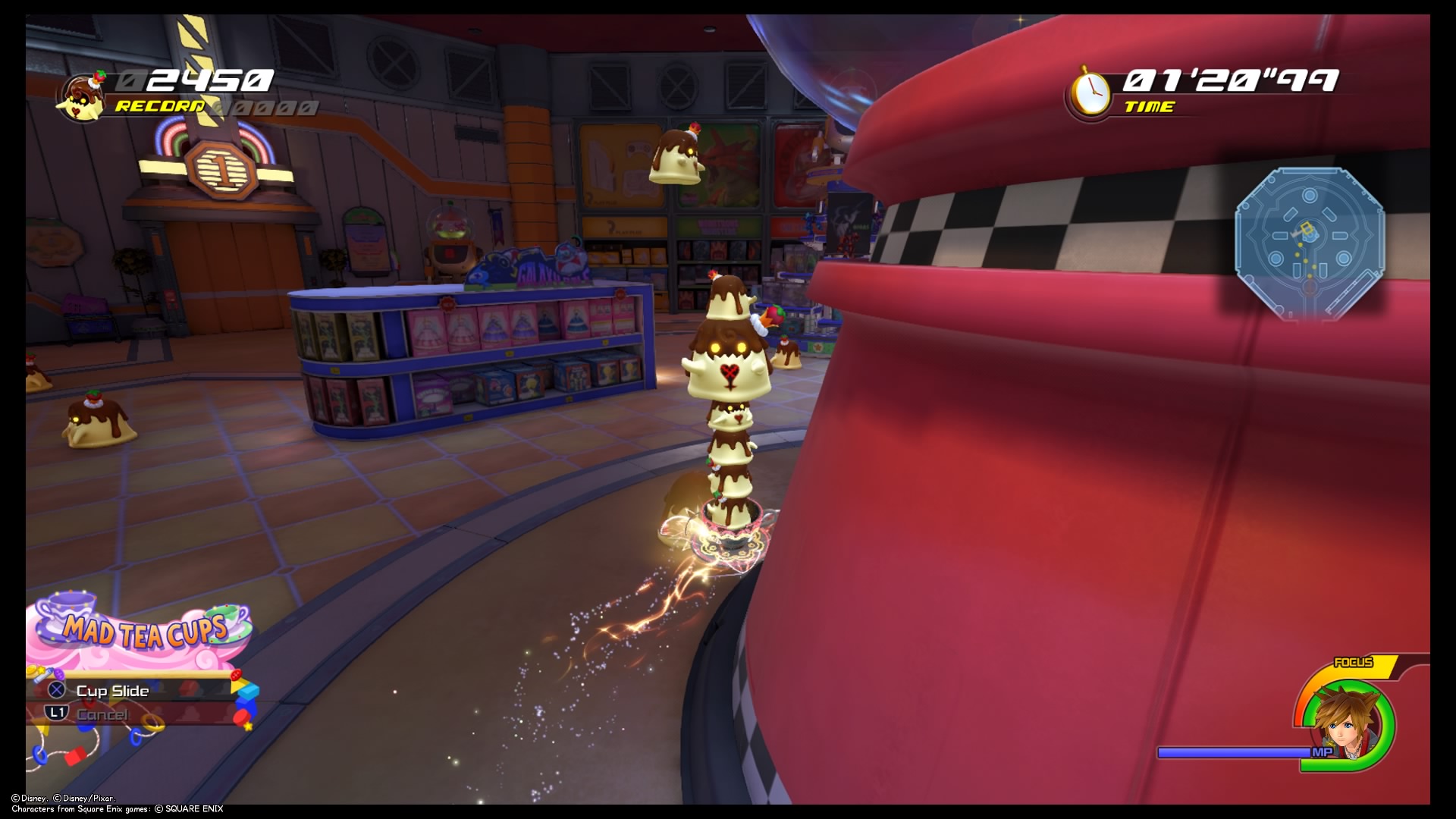Click the L1 Cancel button icon

coord(55,714)
